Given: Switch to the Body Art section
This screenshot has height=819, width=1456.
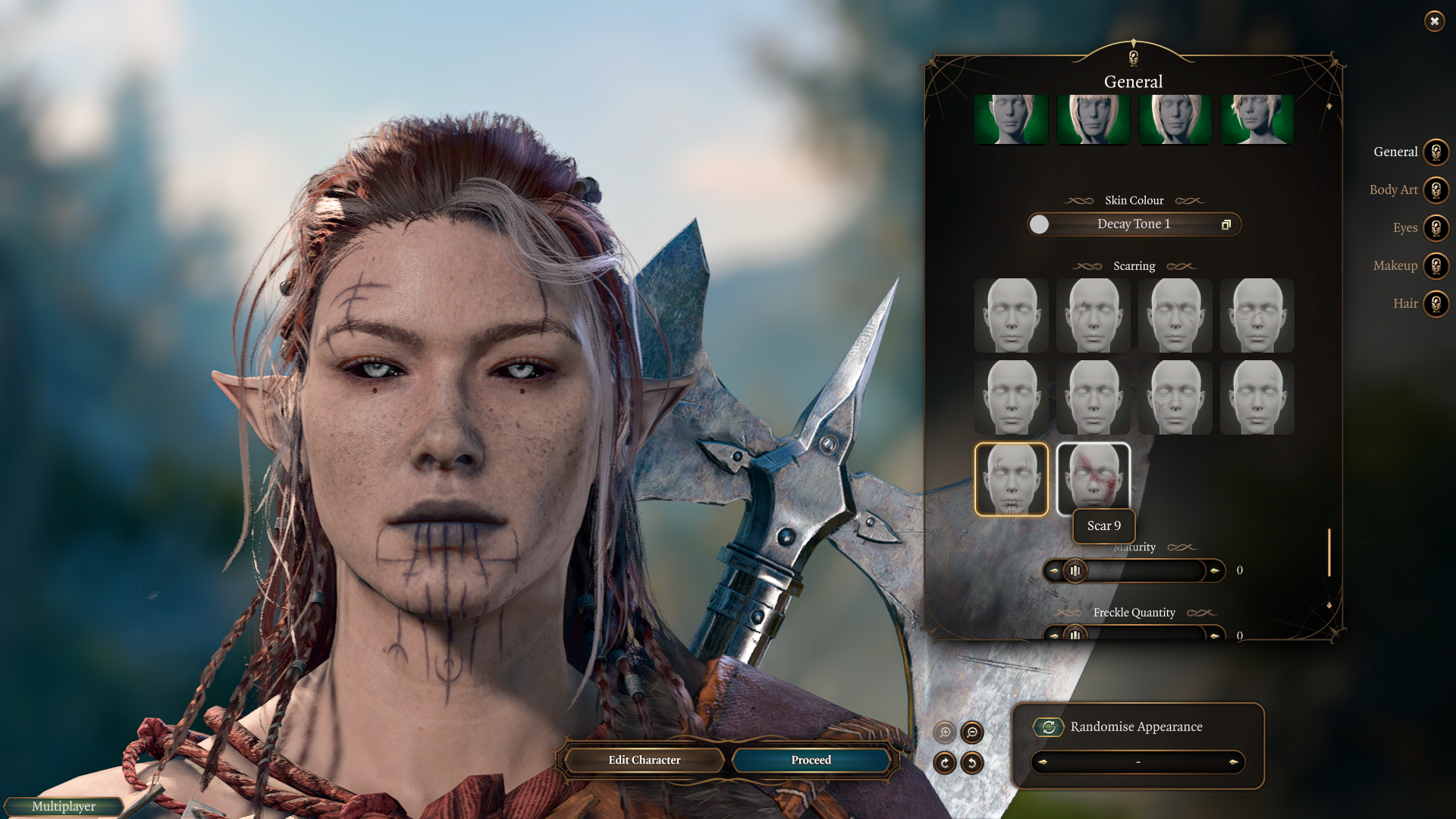Looking at the screenshot, I should [1394, 190].
